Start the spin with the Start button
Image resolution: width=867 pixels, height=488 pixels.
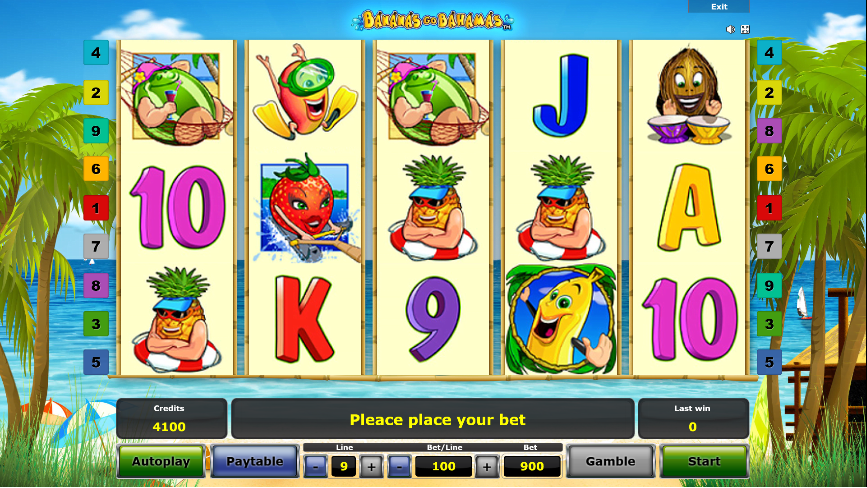point(704,462)
